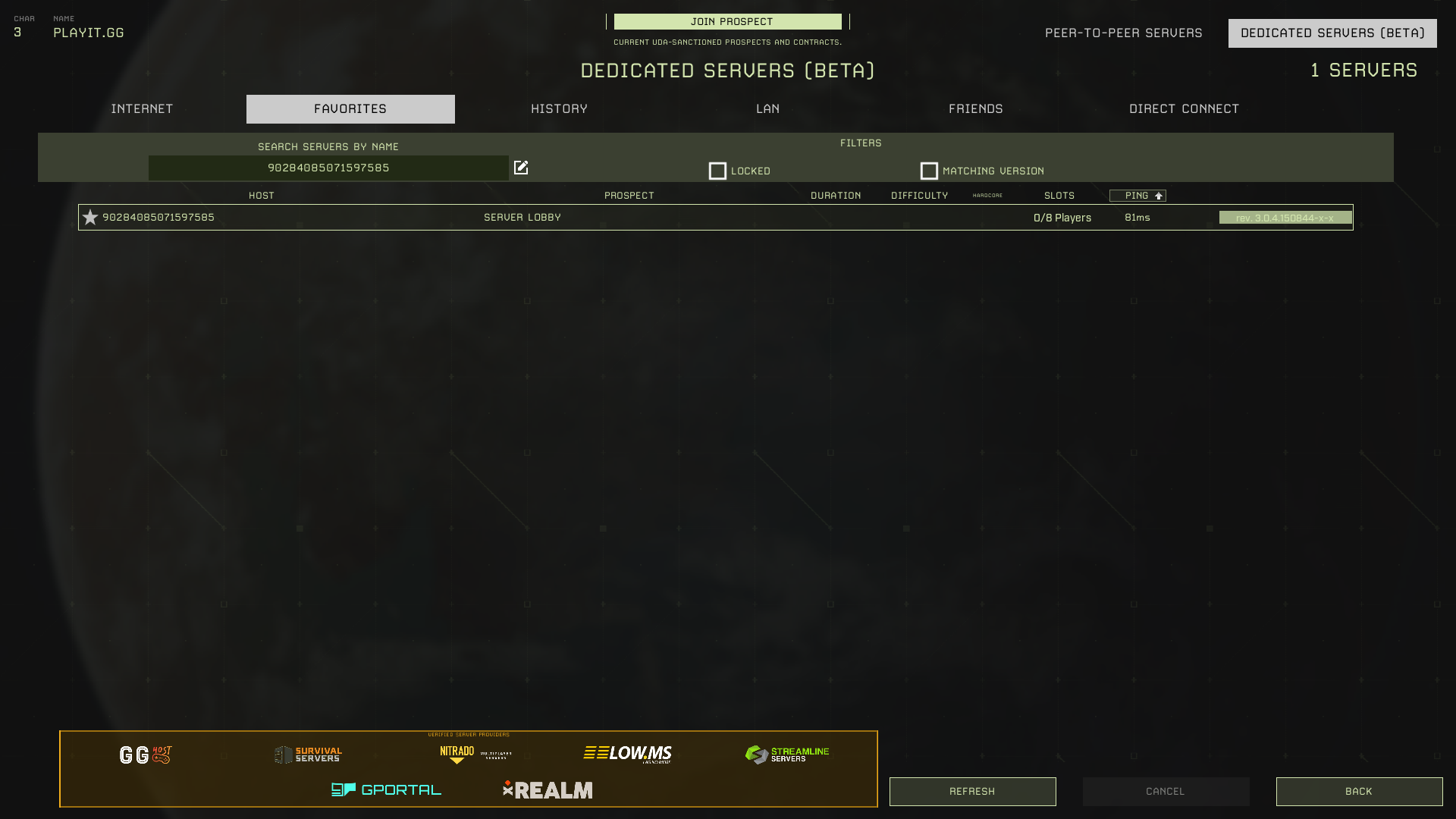The height and width of the screenshot is (819, 1456).
Task: Unfavorite the 90284085071597585 server star
Action: [x=90, y=217]
